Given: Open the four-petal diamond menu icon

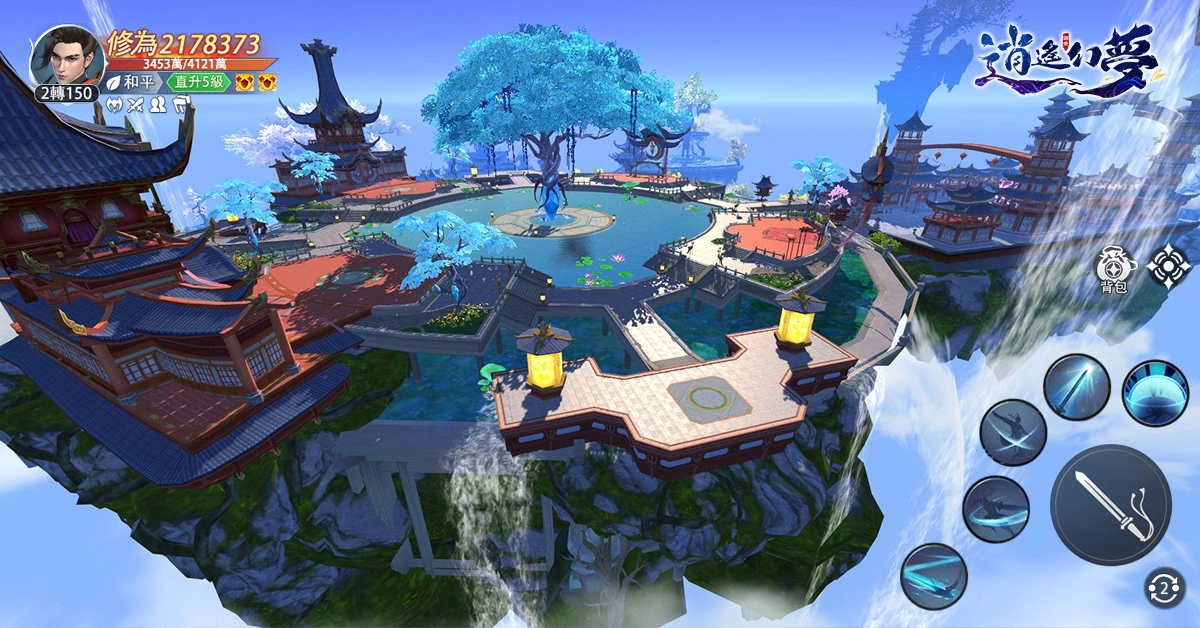Looking at the screenshot, I should coord(1167,266).
